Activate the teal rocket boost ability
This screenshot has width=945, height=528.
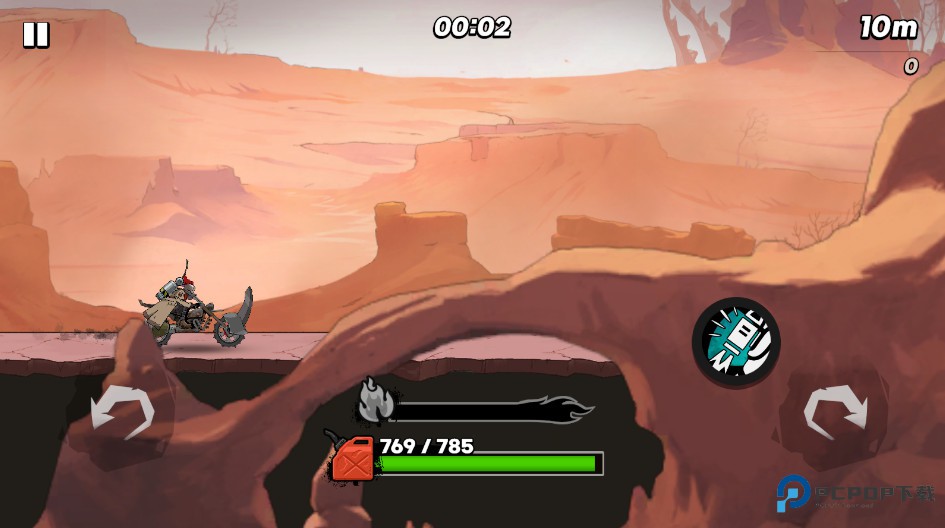736,342
